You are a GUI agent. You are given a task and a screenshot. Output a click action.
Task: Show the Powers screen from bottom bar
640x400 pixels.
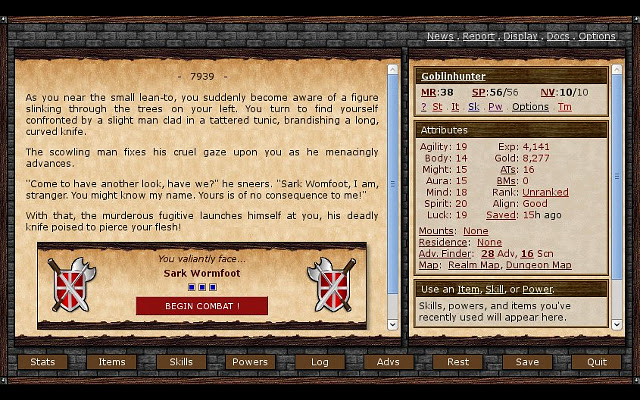coord(250,362)
